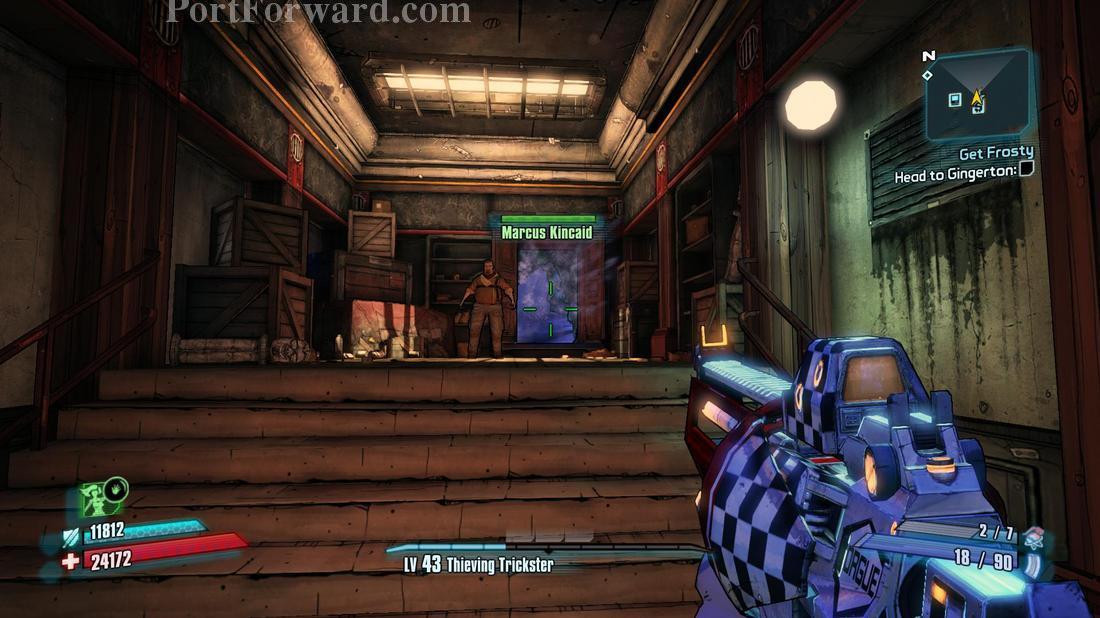Toggle the Head to Gingerton objective checkbox
1100x618 pixels.
point(1026,171)
